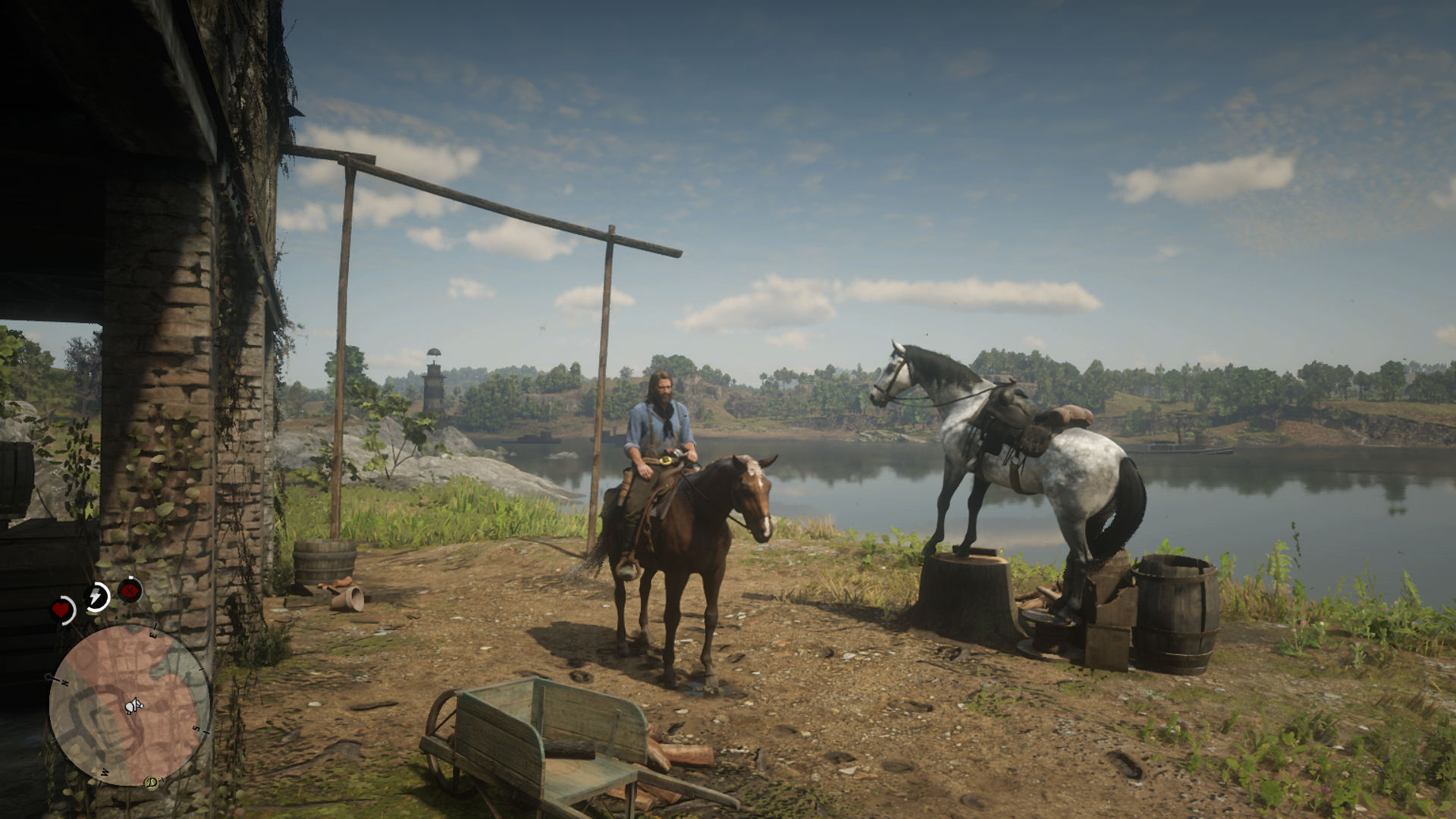This screenshot has height=819, width=1456.
Task: Click the N compass letter on the minimap
Action: coord(65,683)
